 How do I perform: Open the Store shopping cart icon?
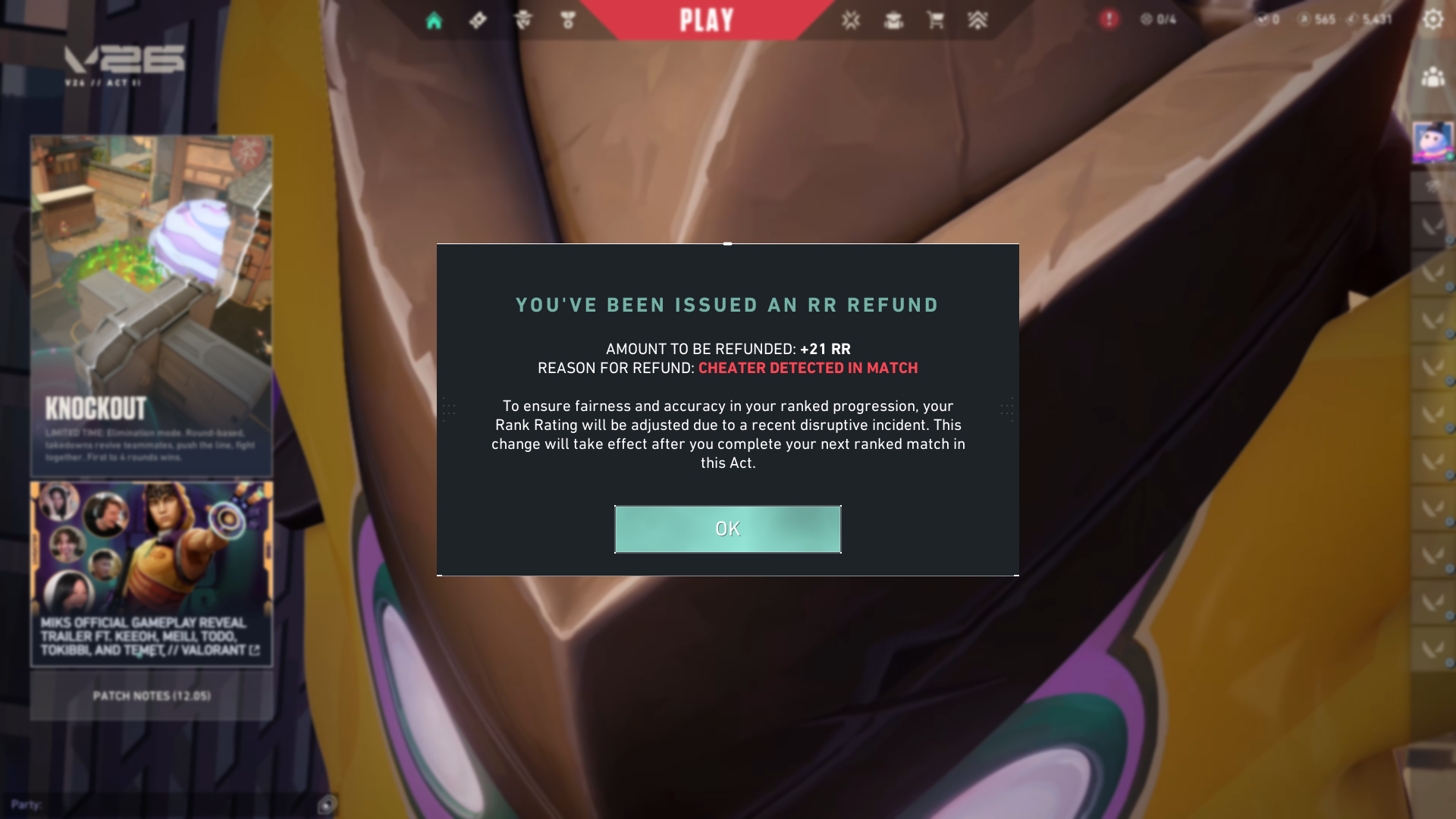[935, 20]
